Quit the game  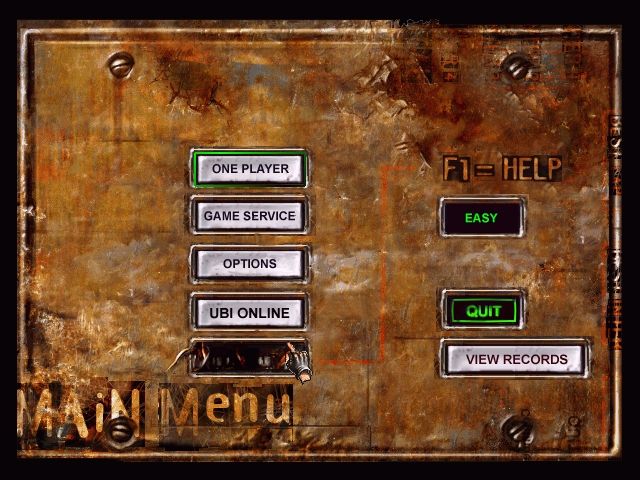point(483,311)
